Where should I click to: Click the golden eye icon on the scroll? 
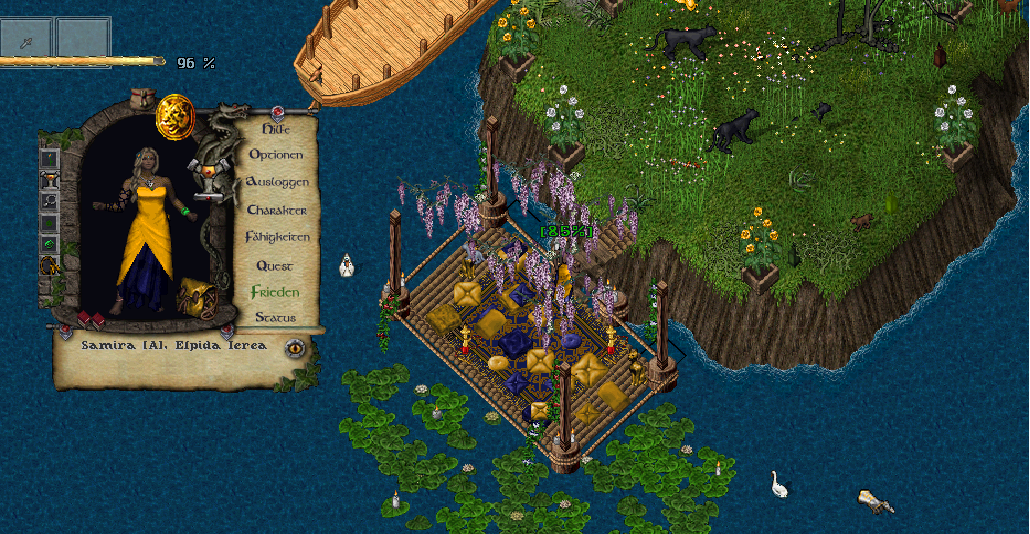pyautogui.click(x=295, y=348)
